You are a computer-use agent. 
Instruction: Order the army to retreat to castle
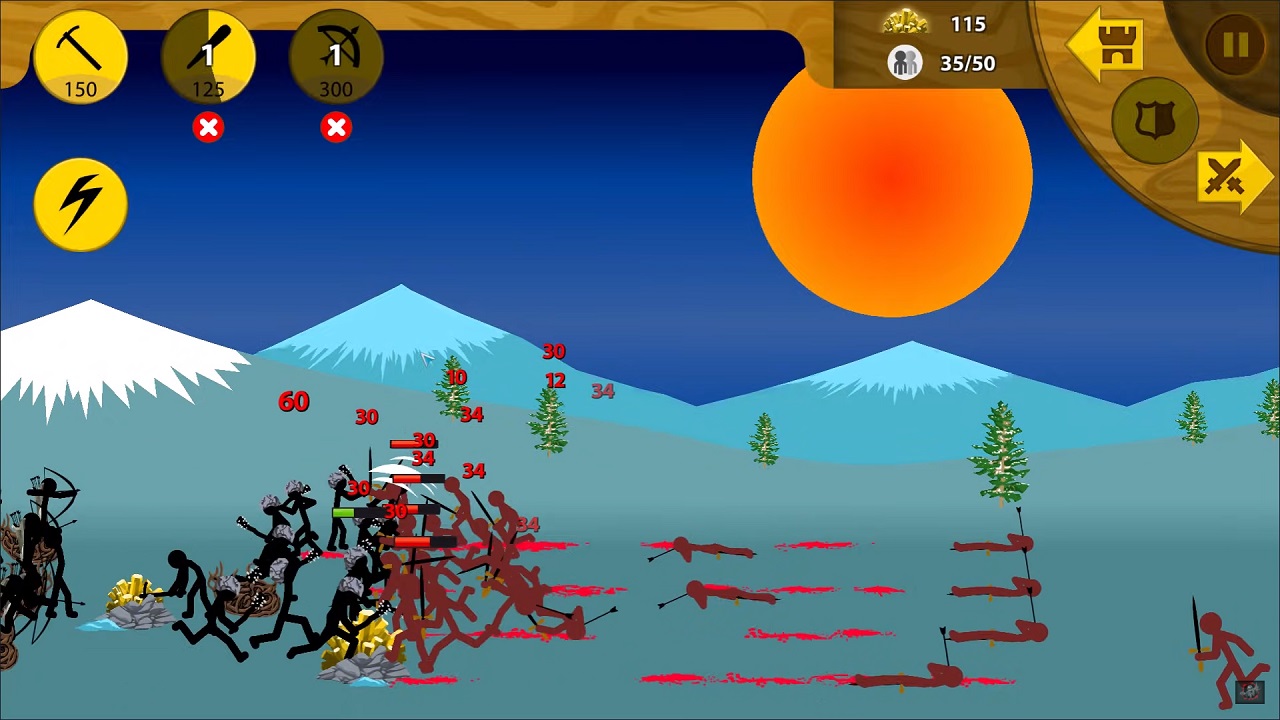click(x=1108, y=45)
